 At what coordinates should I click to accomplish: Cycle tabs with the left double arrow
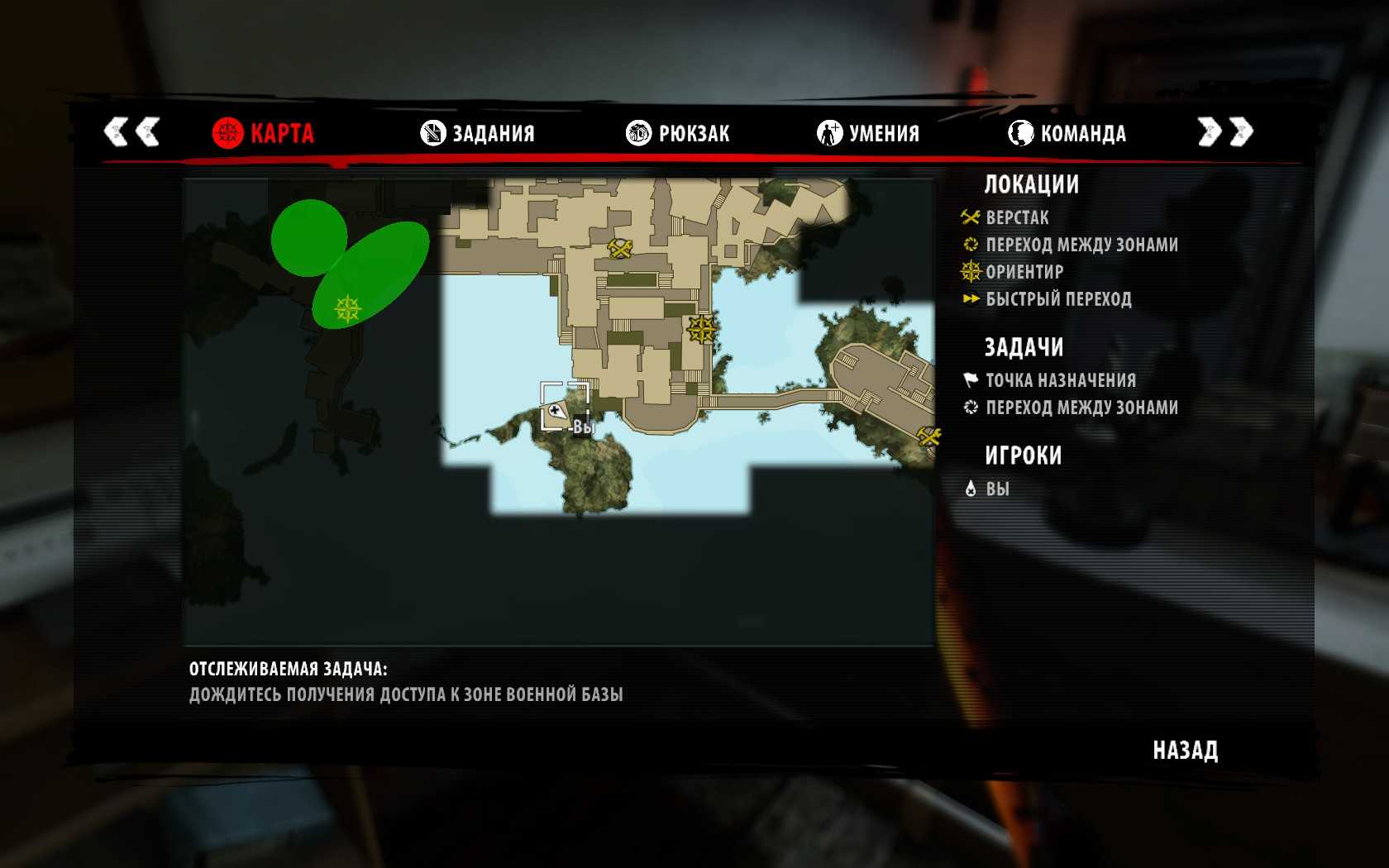coord(131,132)
